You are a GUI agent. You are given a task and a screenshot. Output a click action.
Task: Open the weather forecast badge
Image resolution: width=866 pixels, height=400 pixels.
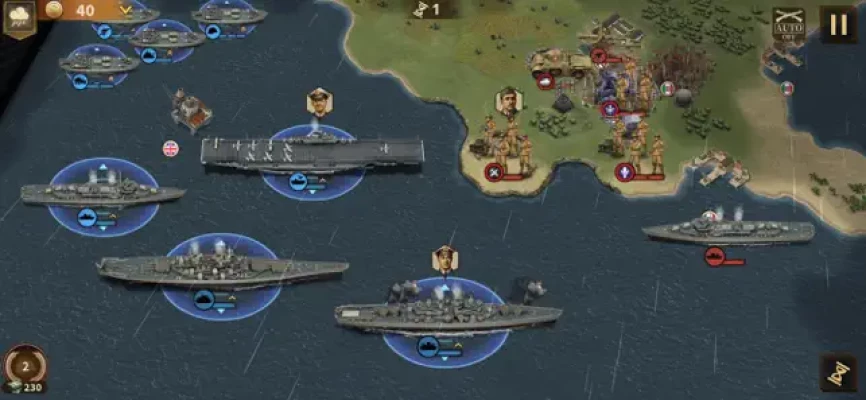[x=18, y=17]
